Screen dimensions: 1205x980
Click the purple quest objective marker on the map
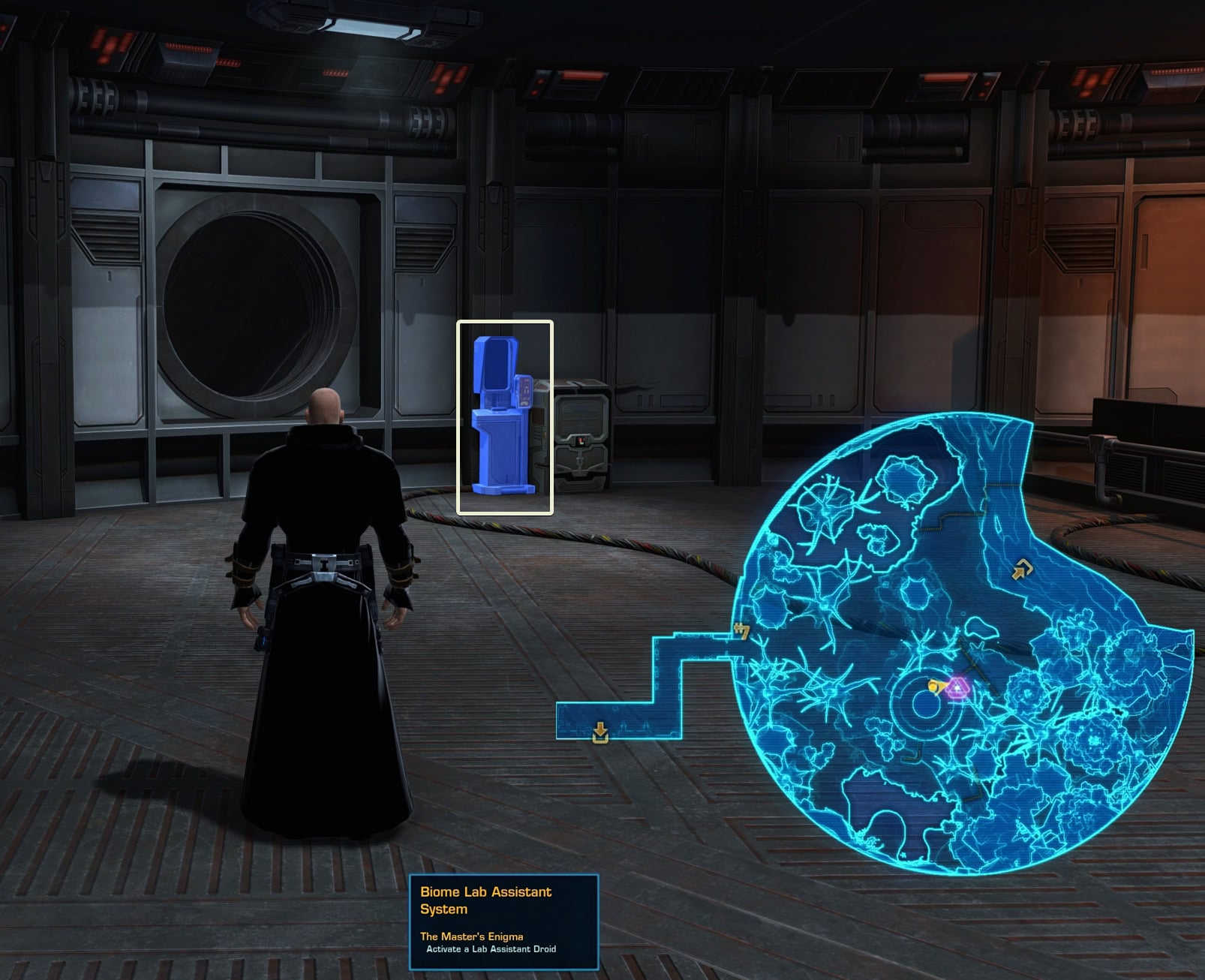coord(957,687)
